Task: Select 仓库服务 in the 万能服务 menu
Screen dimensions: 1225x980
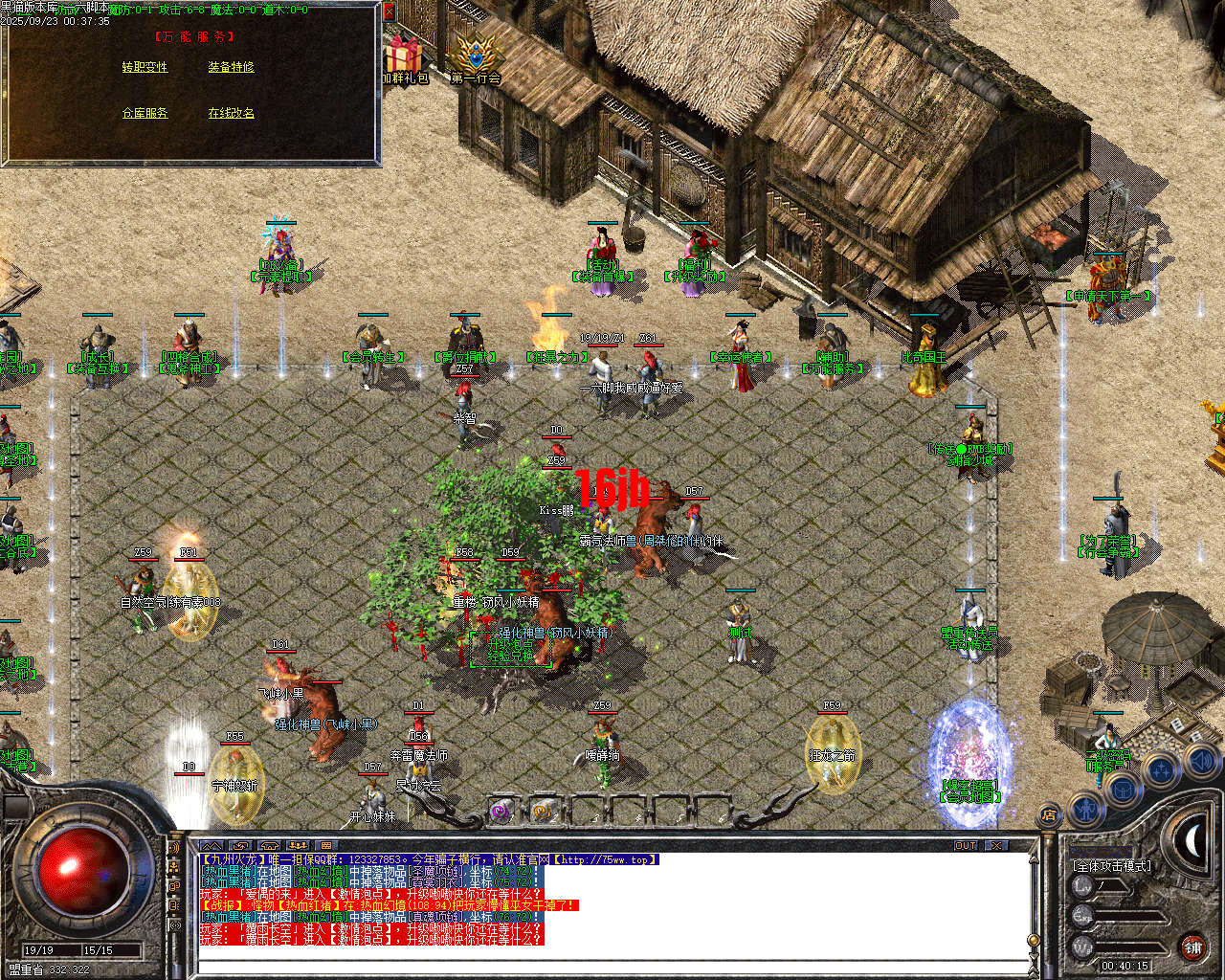Action: click(x=145, y=112)
